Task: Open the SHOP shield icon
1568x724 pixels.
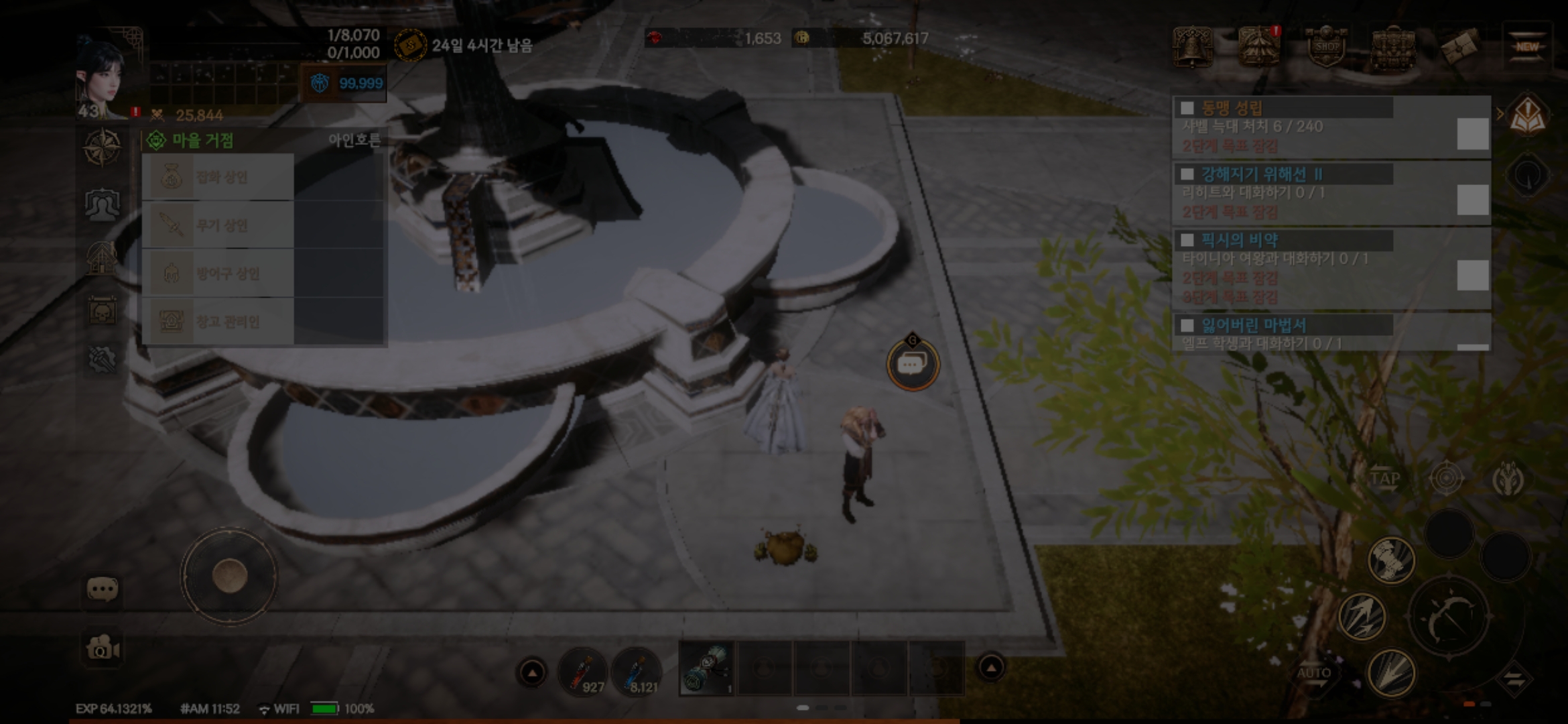Action: pos(1326,47)
